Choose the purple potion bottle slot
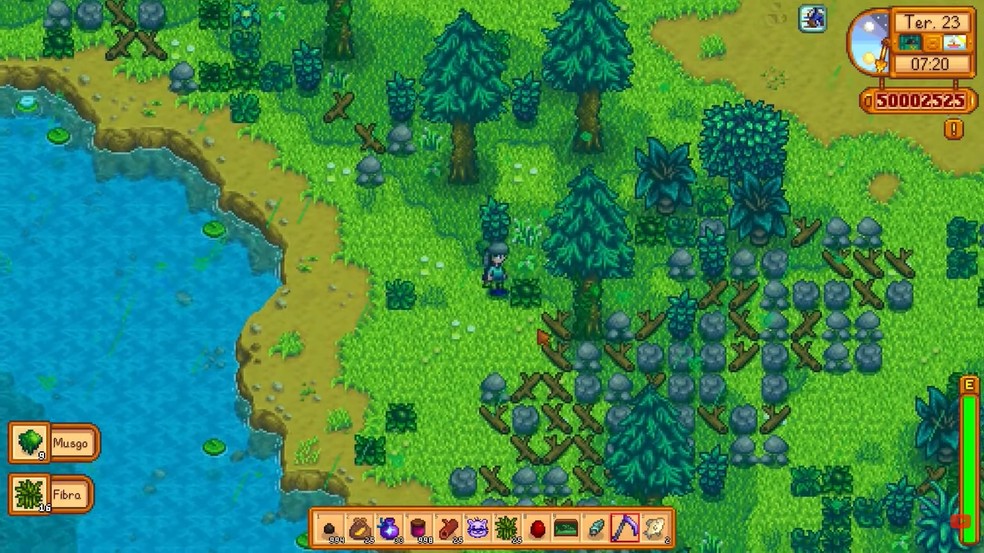Image resolution: width=984 pixels, height=553 pixels. (389, 528)
